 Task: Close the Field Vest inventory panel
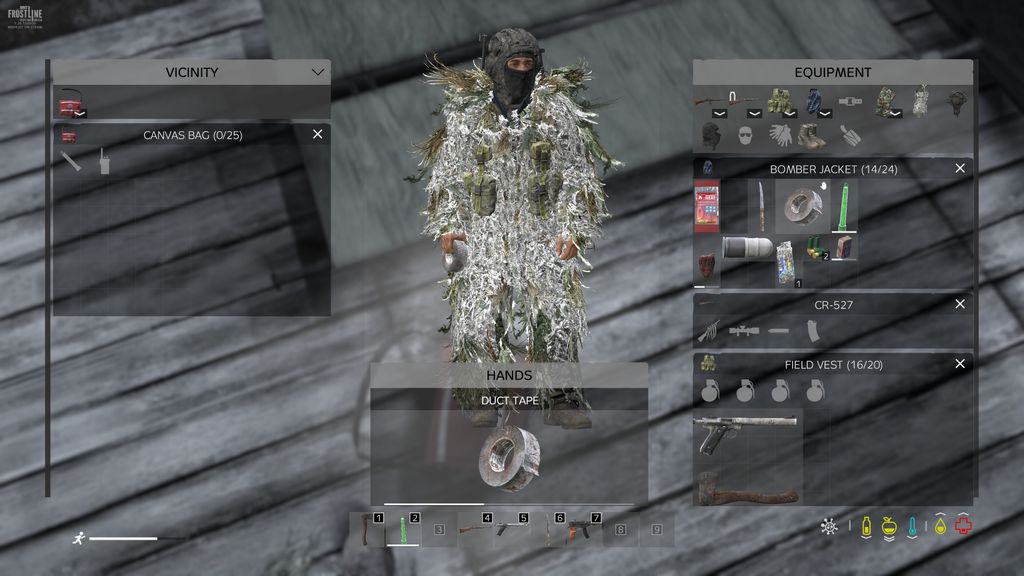click(960, 364)
